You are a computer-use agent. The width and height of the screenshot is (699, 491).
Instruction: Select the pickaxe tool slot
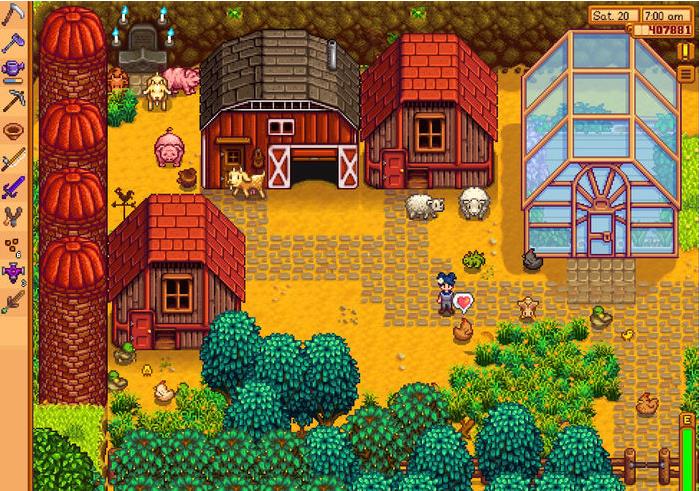pos(13,99)
